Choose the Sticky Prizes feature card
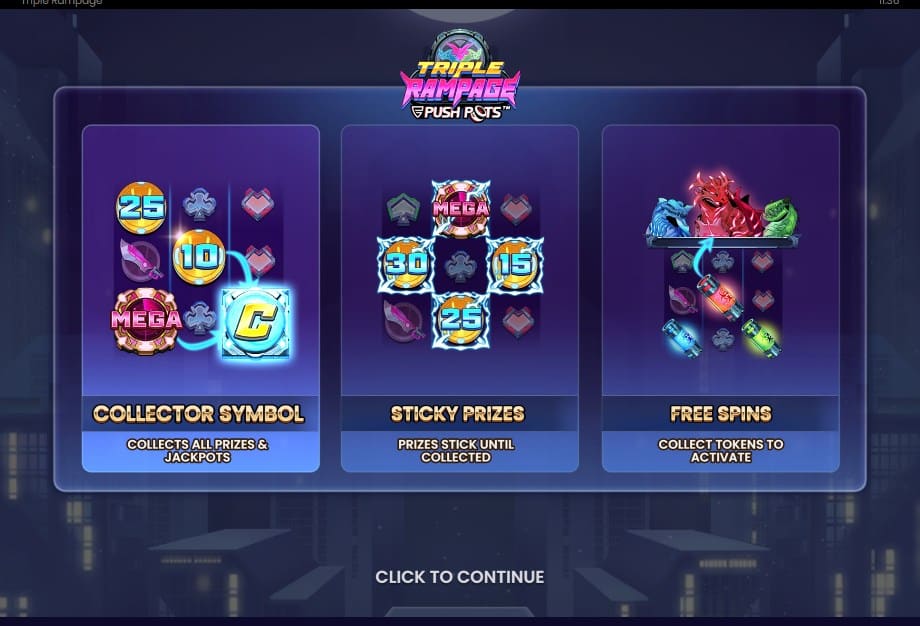This screenshot has width=920, height=626. tap(459, 298)
